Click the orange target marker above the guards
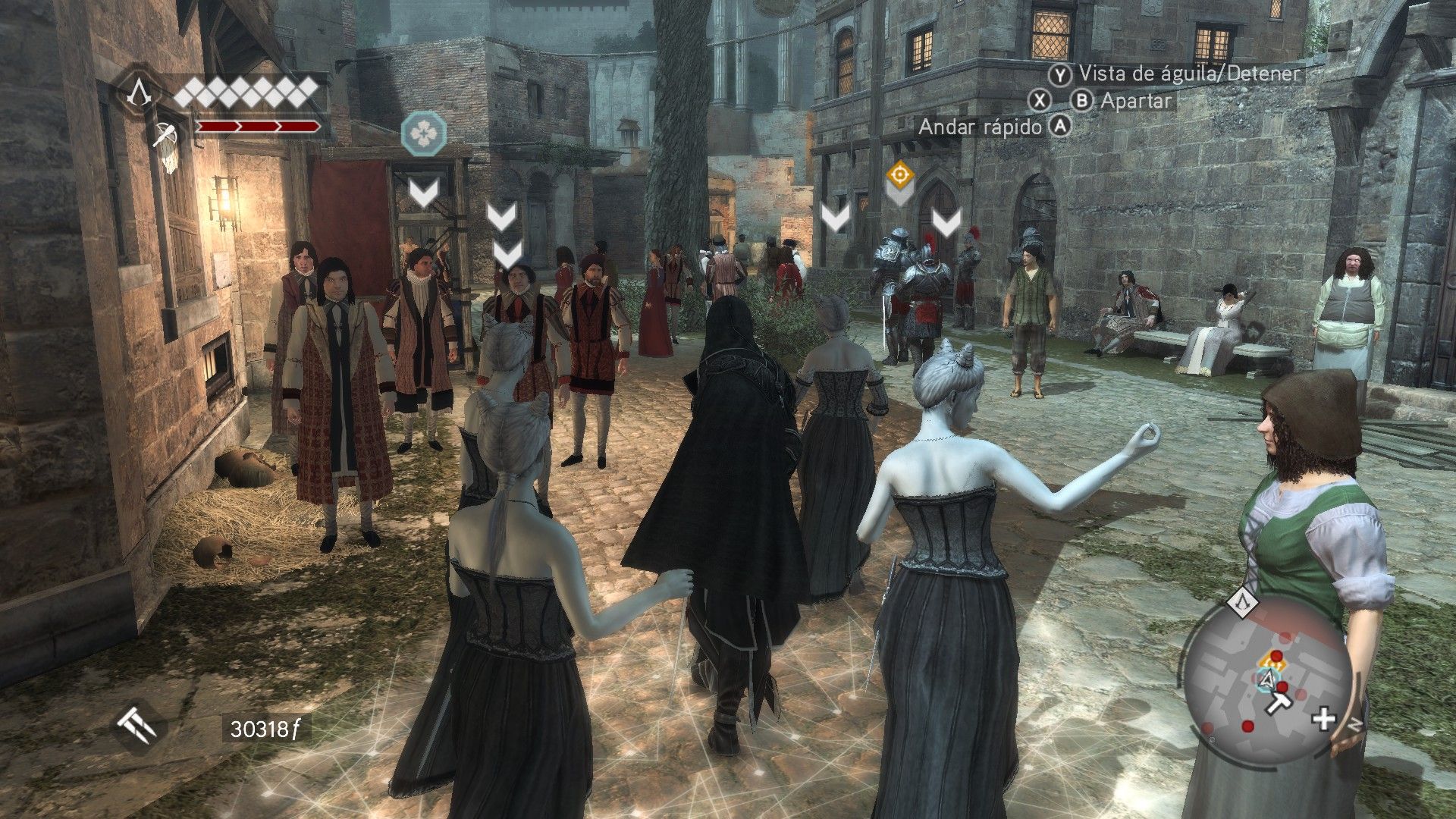This screenshot has width=1456, height=819. coord(899,176)
